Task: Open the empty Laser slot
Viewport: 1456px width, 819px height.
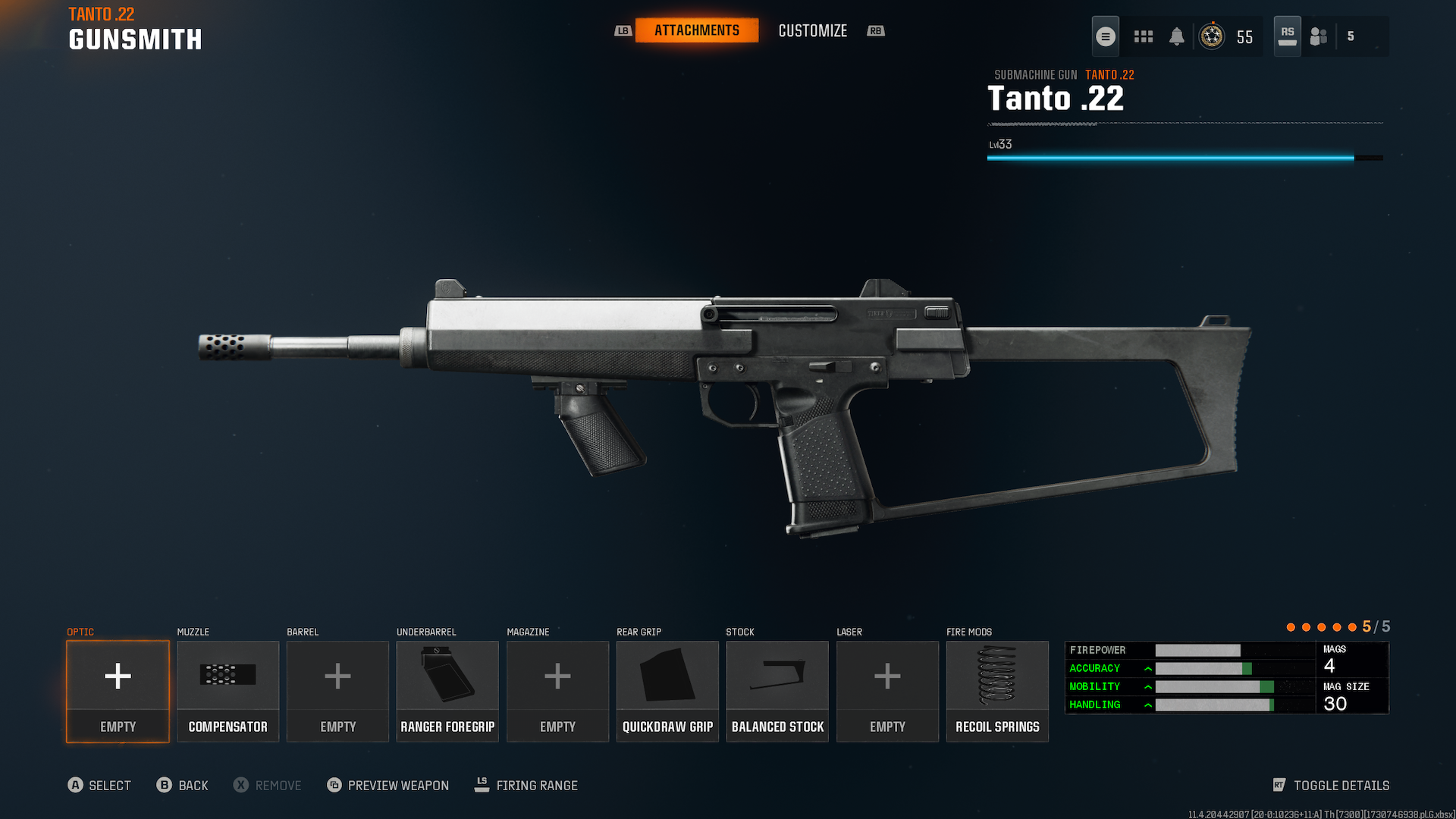Action: pyautogui.click(x=887, y=691)
